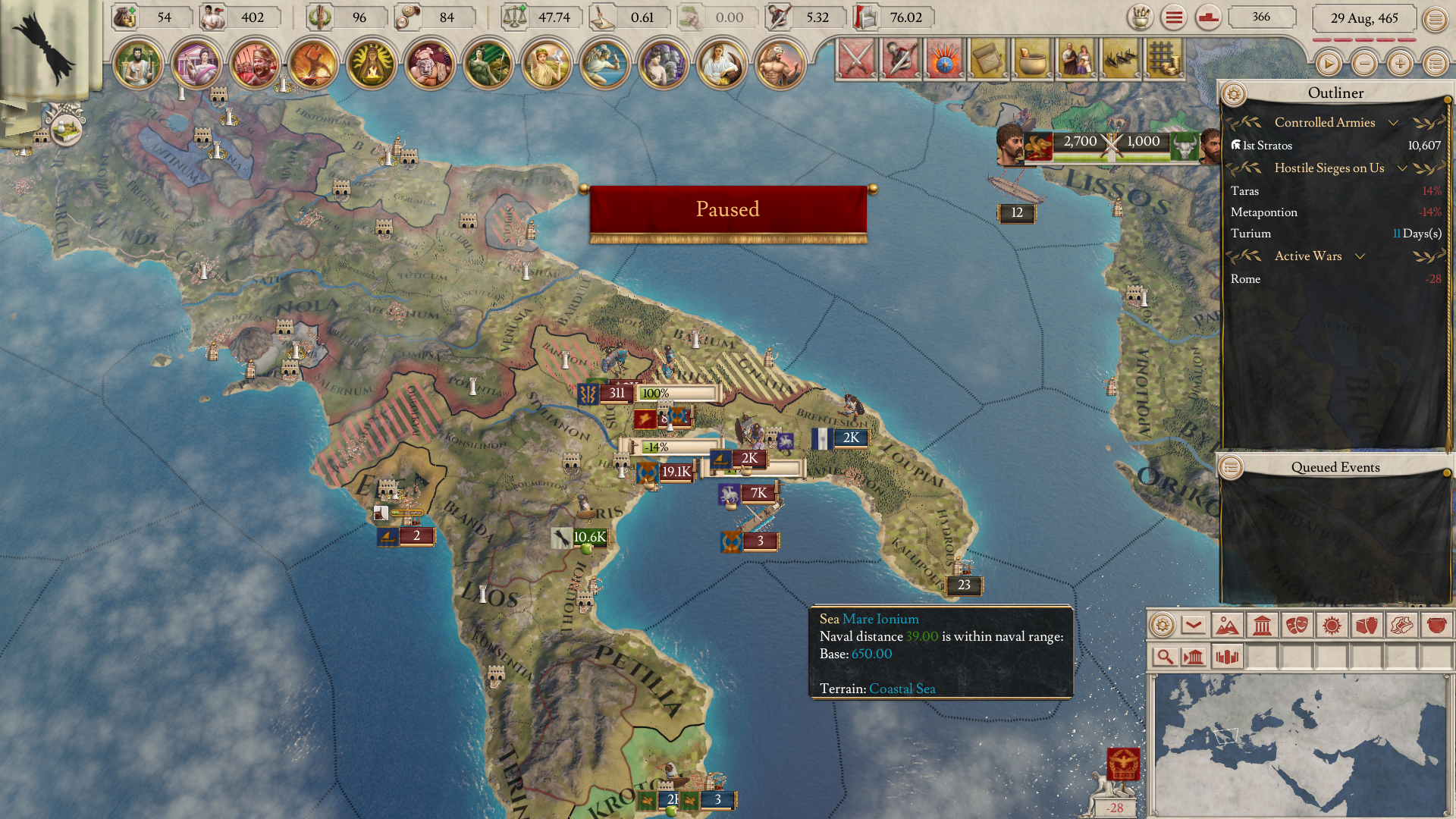Open the nation overview via the black banner
Image resolution: width=1456 pixels, height=819 pixels.
coord(45,47)
